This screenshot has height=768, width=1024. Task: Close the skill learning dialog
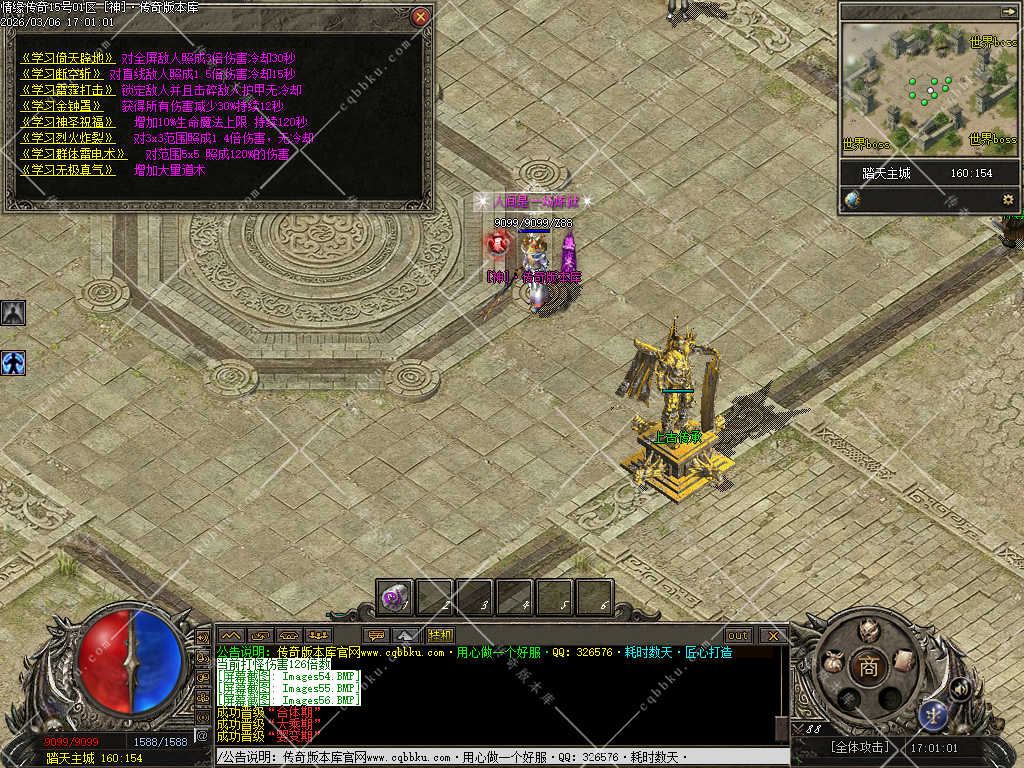click(x=421, y=16)
